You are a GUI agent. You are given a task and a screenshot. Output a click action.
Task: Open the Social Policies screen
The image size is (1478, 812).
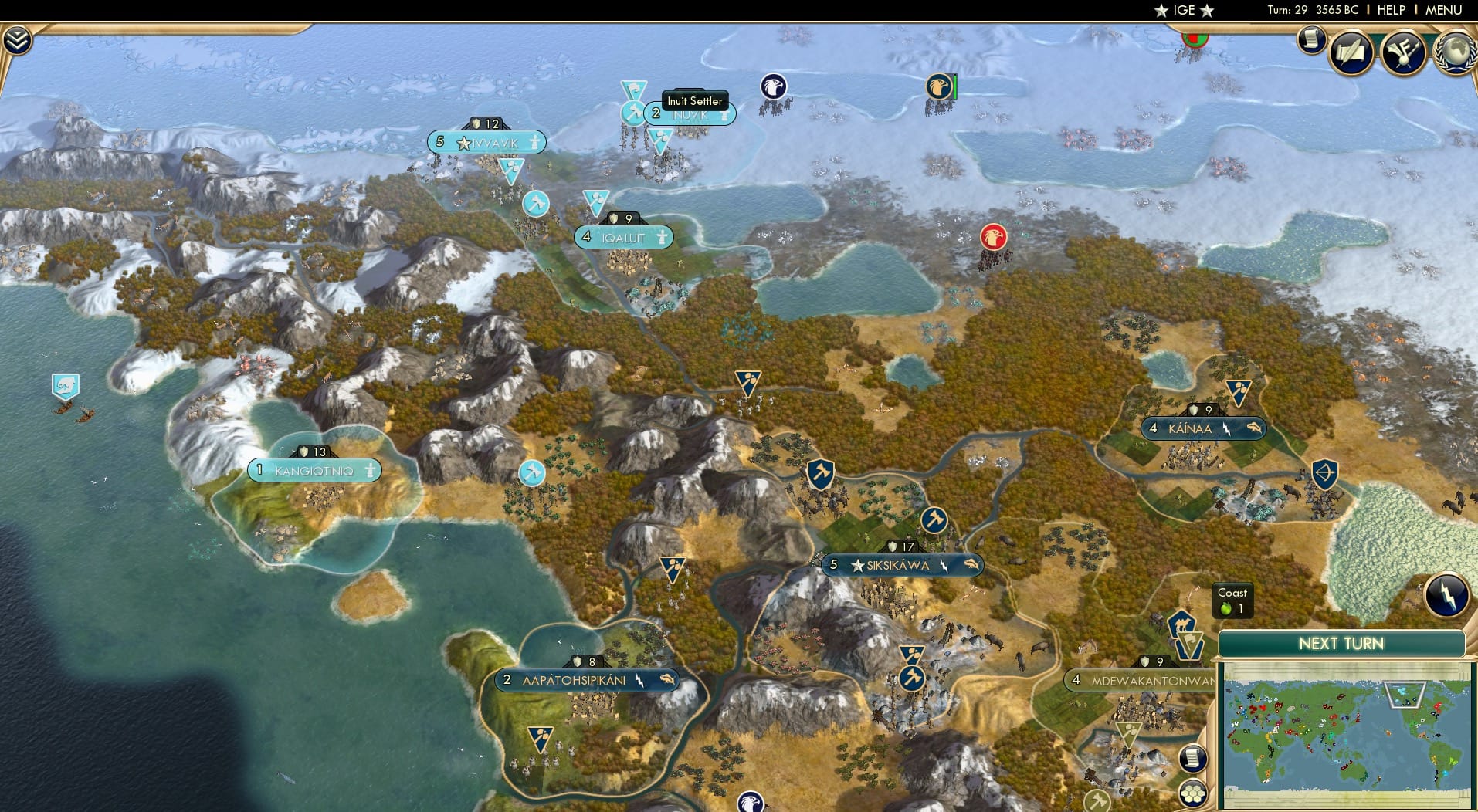point(1351,52)
